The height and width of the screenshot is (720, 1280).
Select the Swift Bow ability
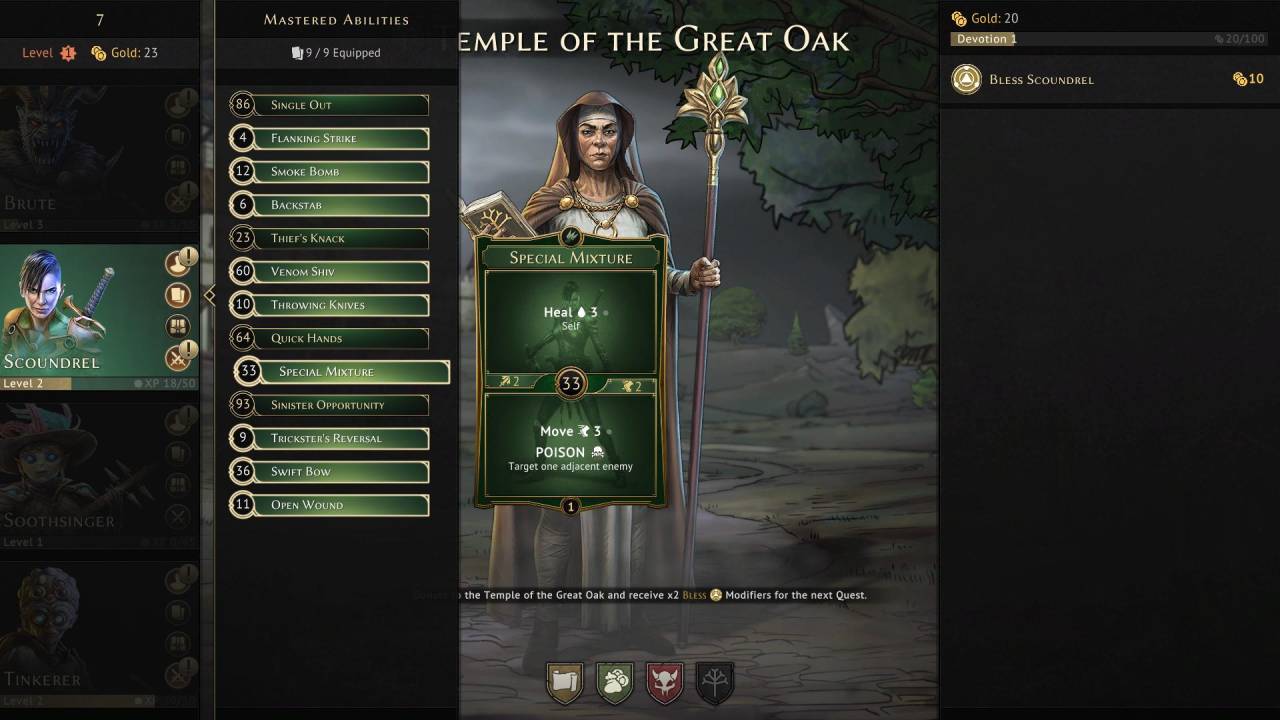click(330, 472)
